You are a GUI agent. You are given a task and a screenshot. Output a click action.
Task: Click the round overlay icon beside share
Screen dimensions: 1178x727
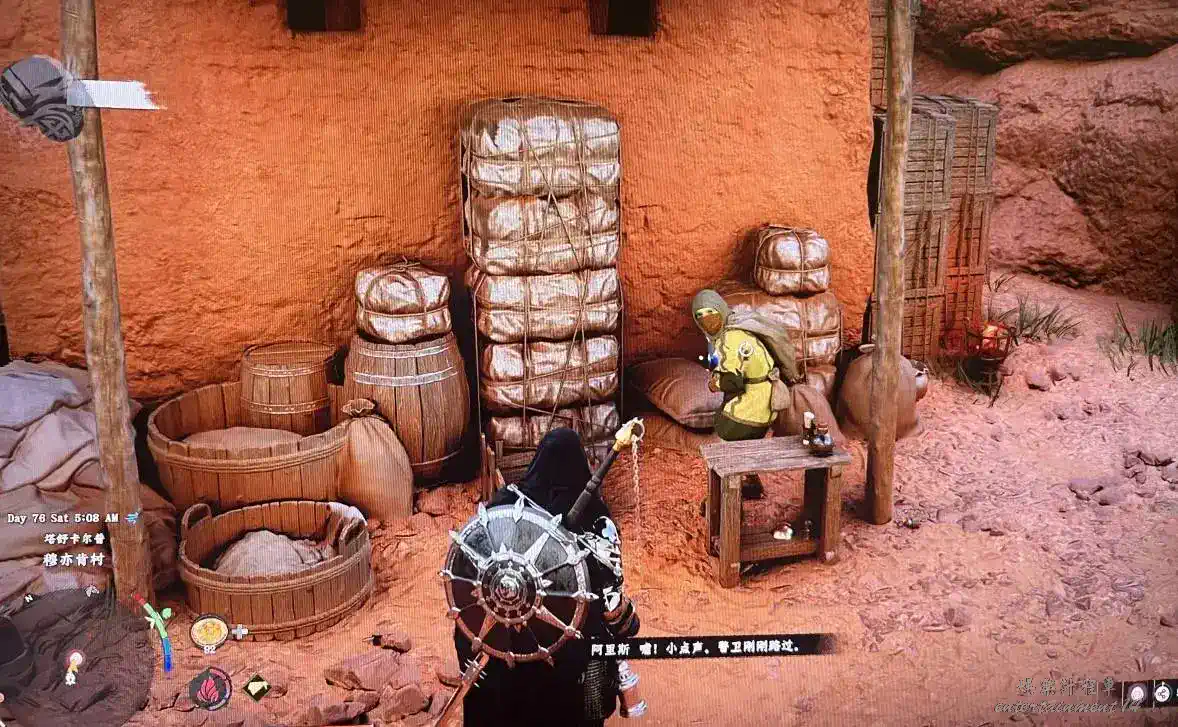(x=1137, y=692)
